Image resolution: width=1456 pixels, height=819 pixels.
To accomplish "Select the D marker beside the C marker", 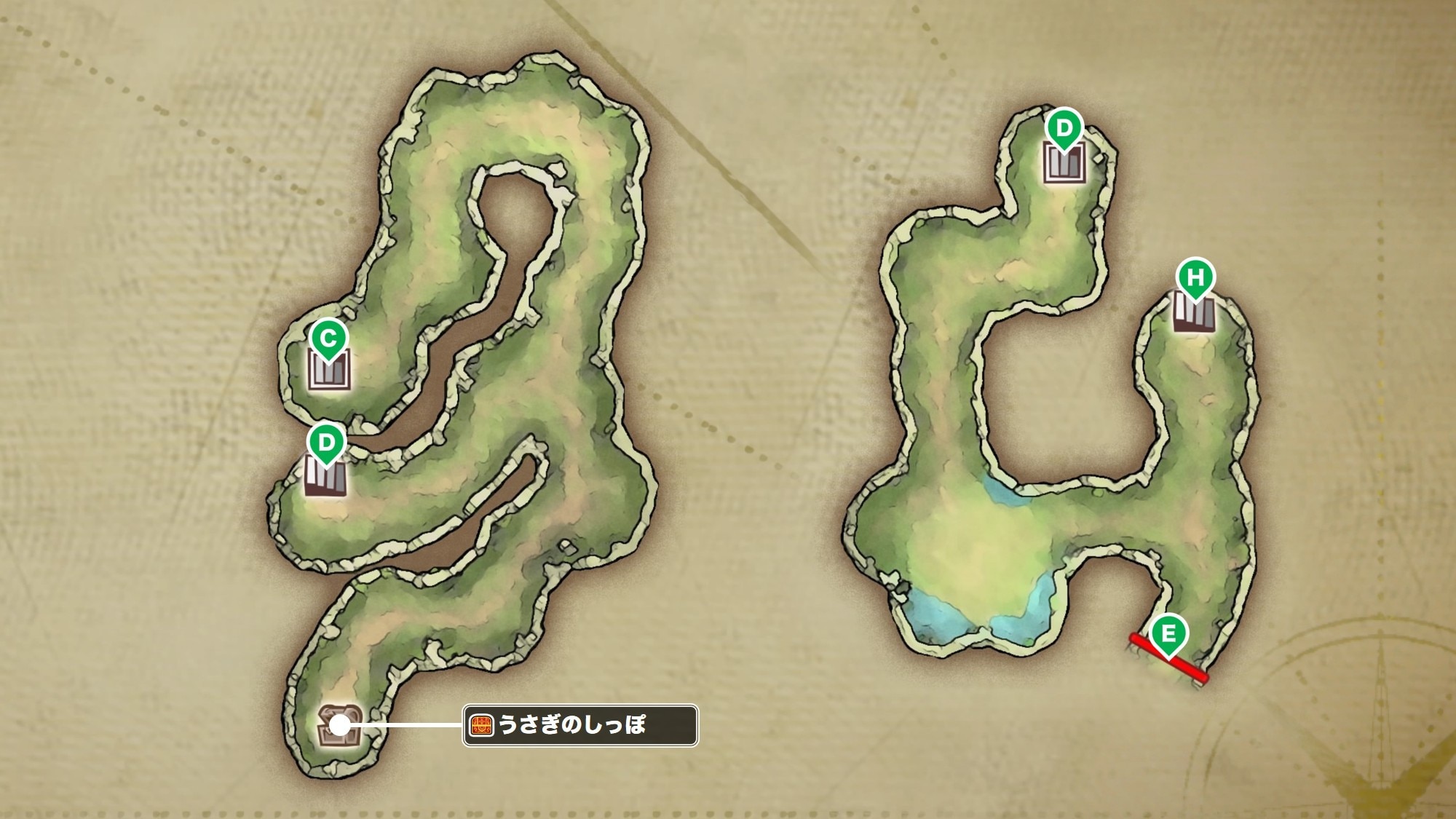I will 325,443.
